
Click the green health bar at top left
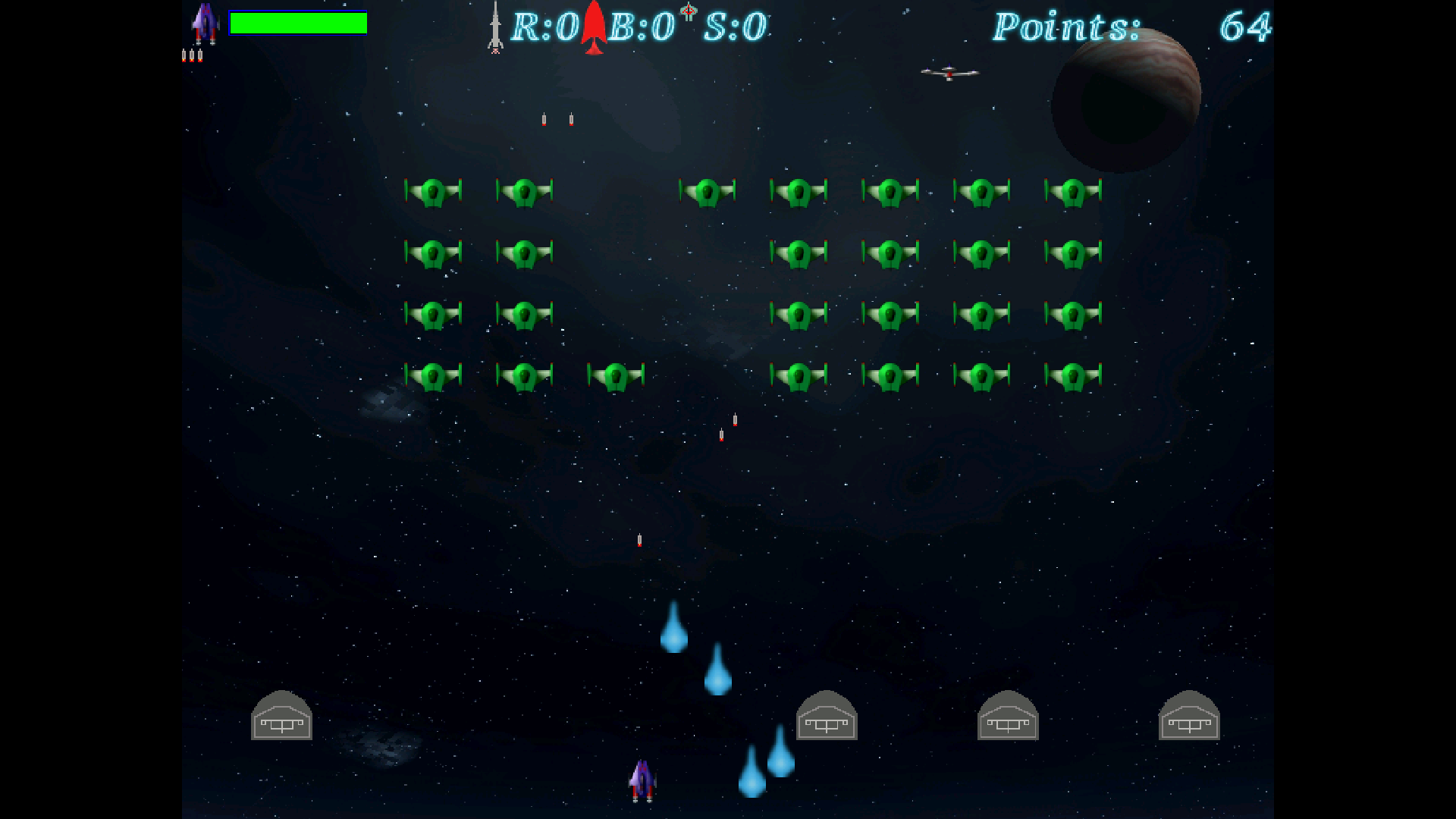[298, 24]
